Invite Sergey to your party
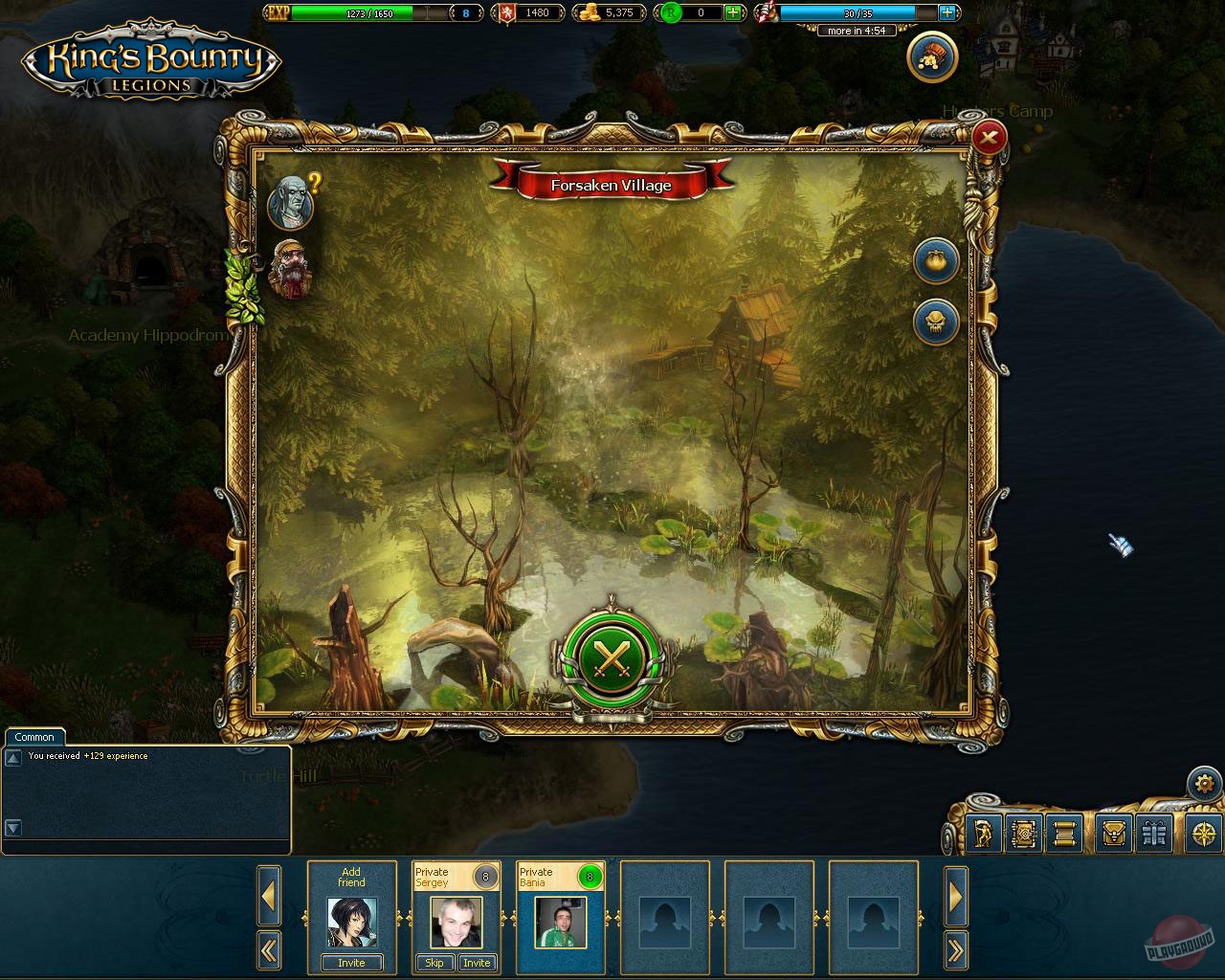 [477, 964]
